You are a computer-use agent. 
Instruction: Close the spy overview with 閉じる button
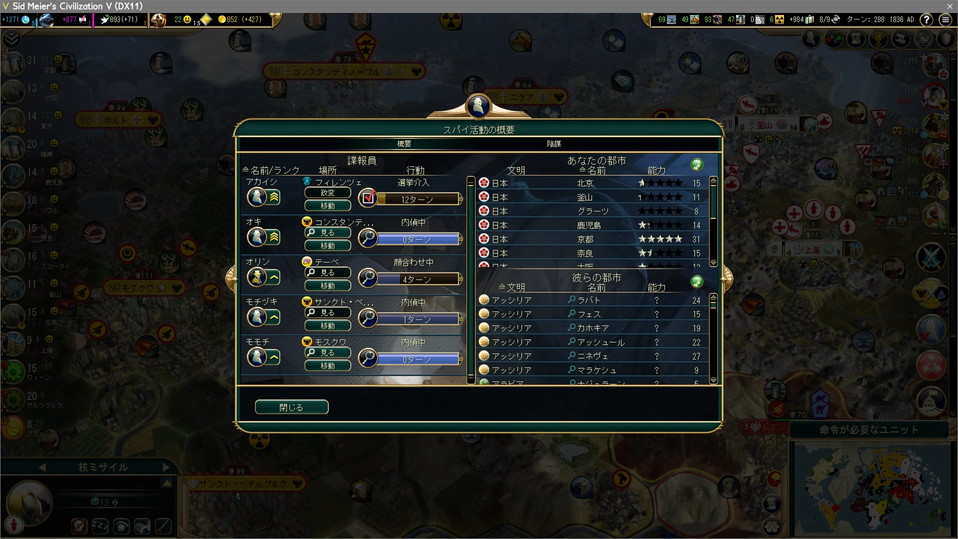291,407
